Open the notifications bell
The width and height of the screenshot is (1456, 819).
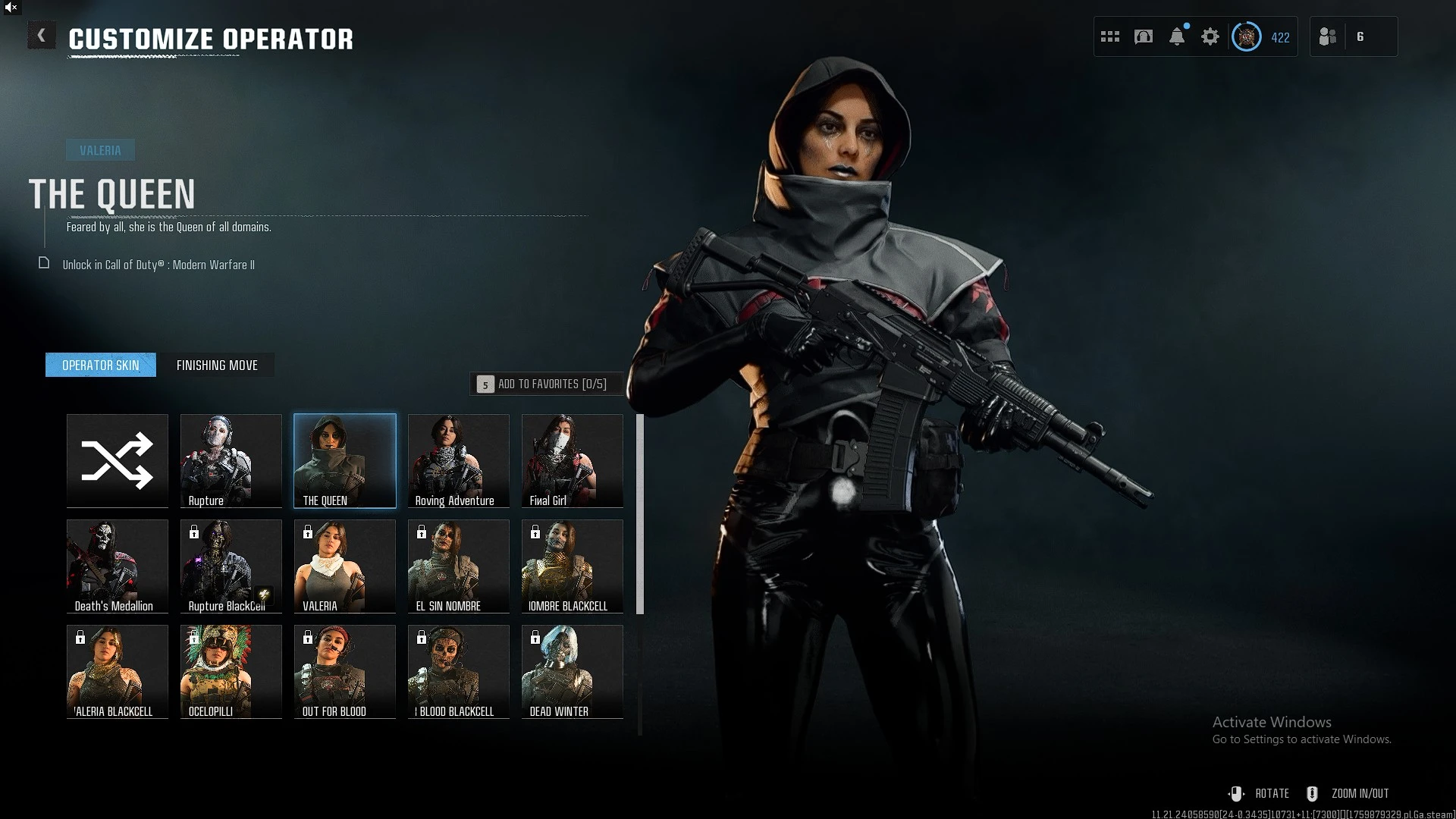pyautogui.click(x=1177, y=36)
